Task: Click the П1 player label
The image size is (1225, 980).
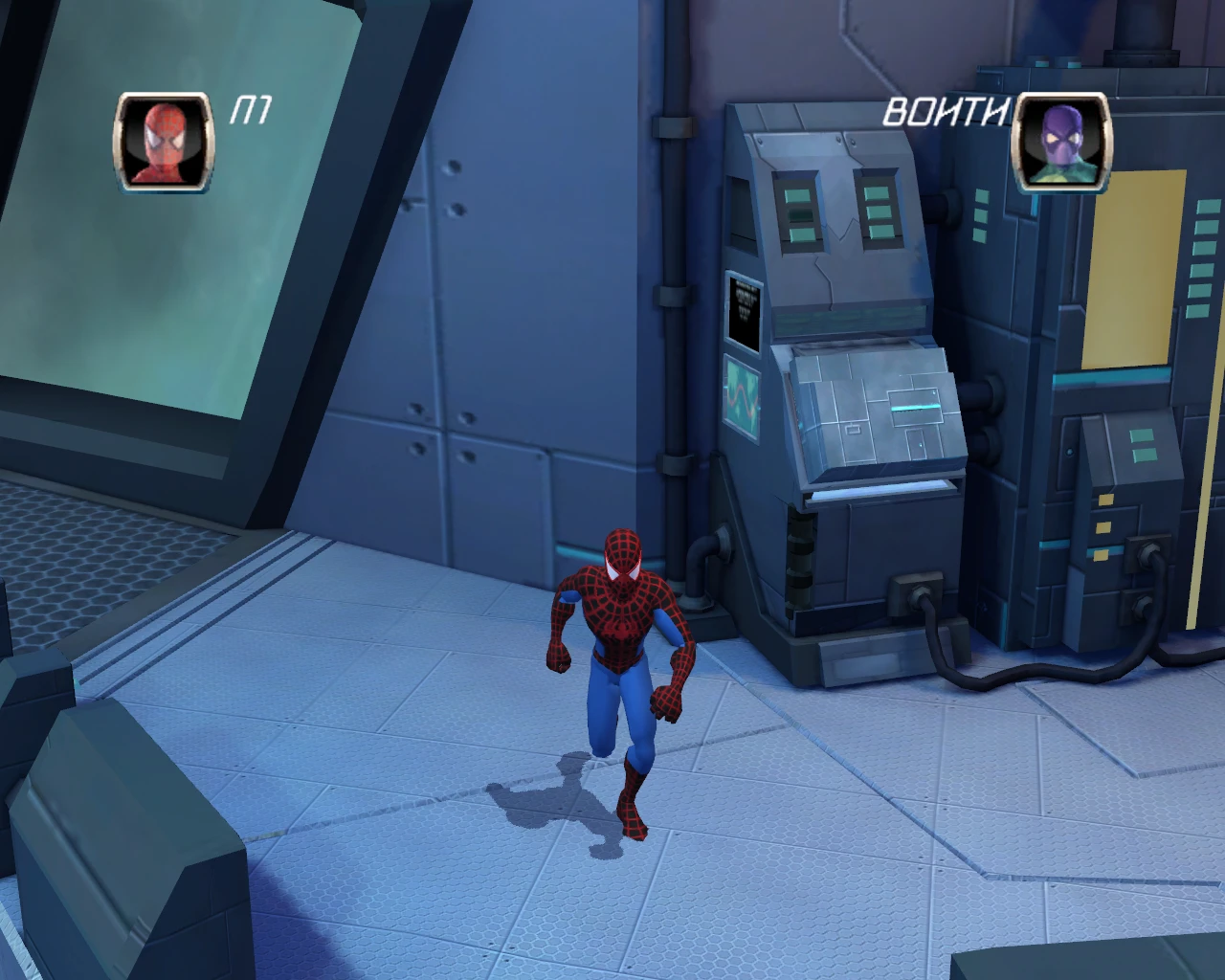Action: click(247, 110)
